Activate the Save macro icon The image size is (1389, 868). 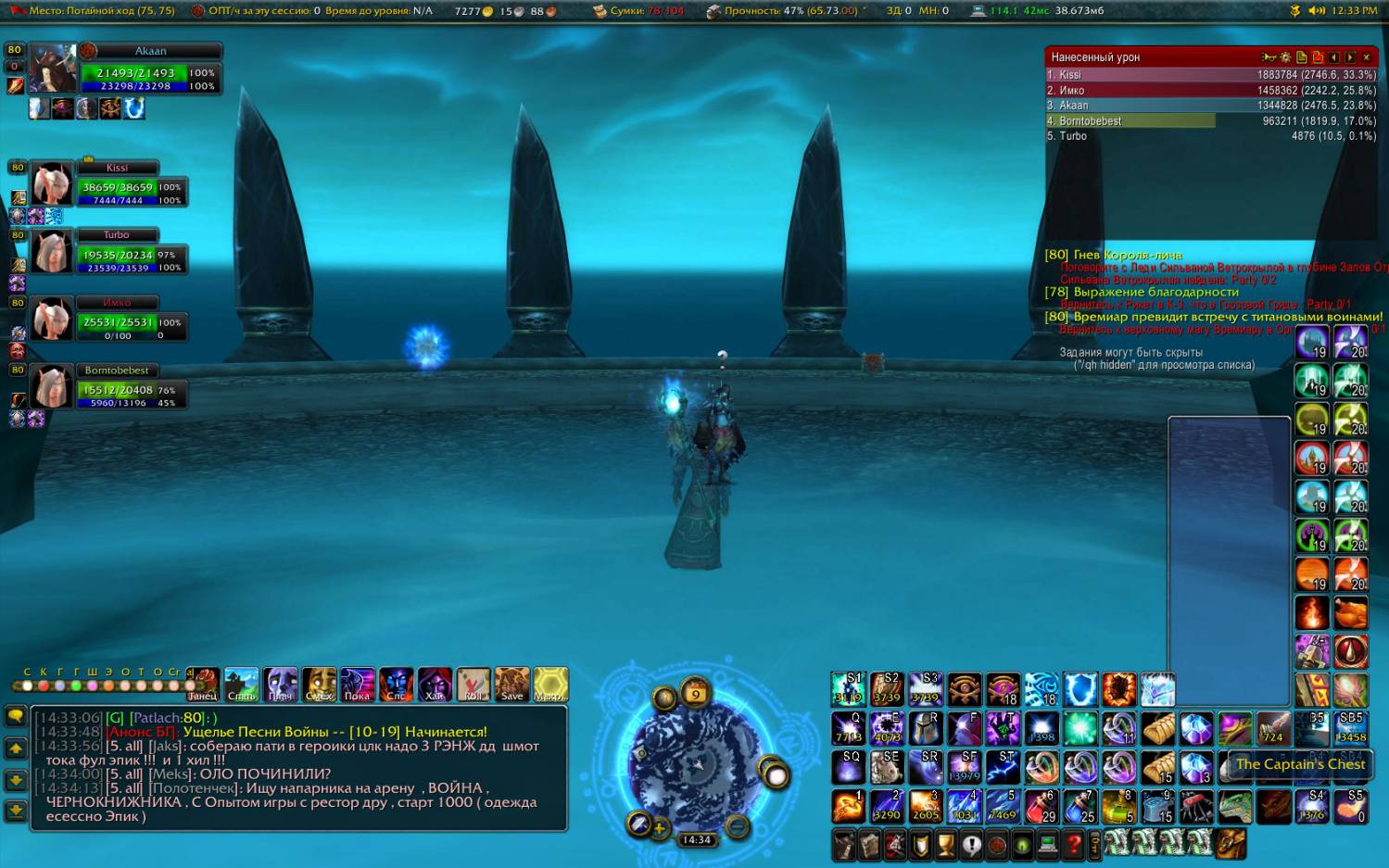pos(511,685)
